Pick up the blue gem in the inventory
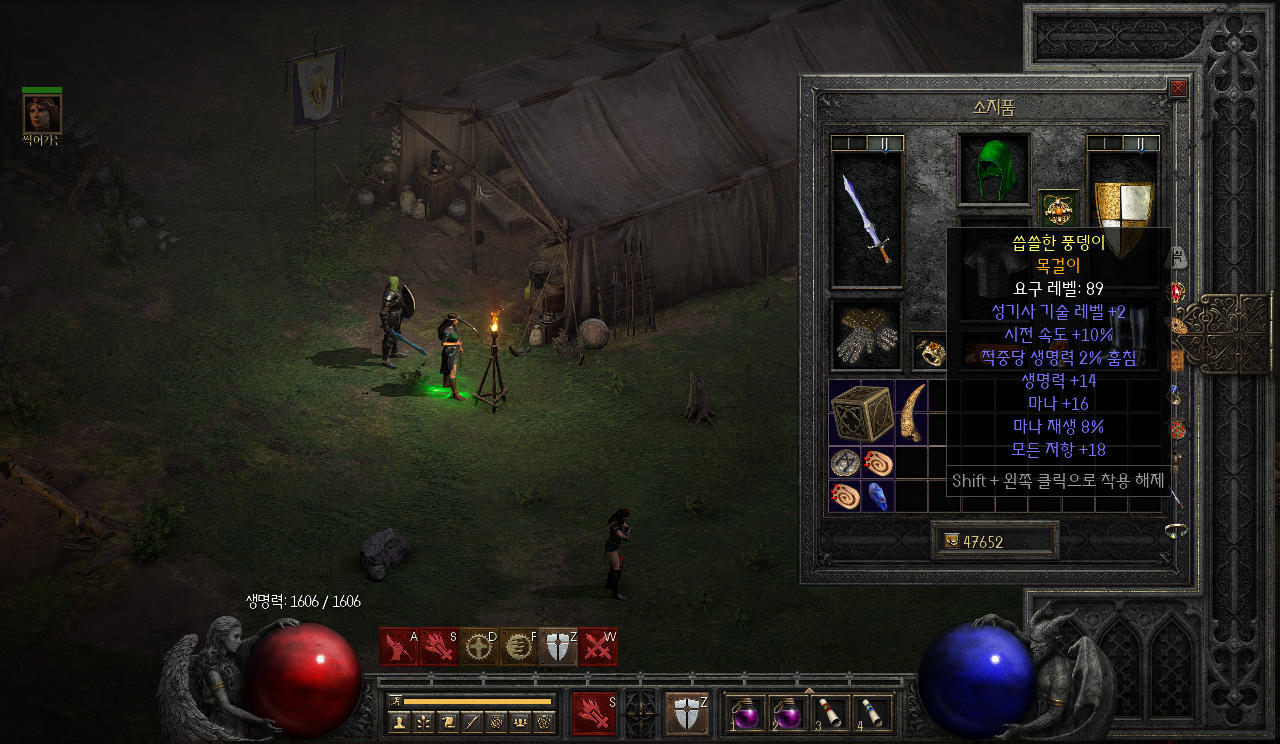Screen dimensions: 1280x744 pos(877,496)
